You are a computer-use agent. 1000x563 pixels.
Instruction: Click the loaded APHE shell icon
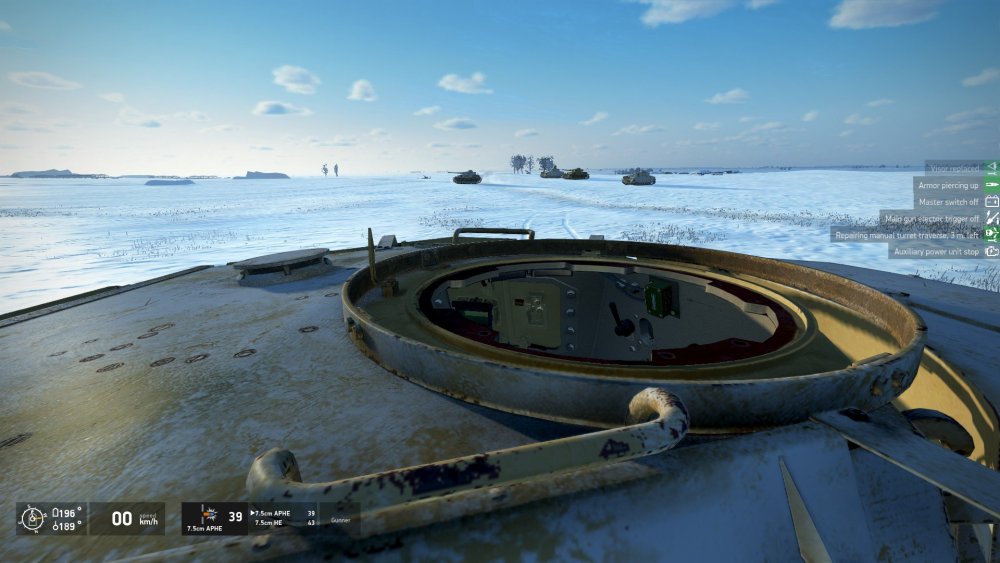point(209,515)
